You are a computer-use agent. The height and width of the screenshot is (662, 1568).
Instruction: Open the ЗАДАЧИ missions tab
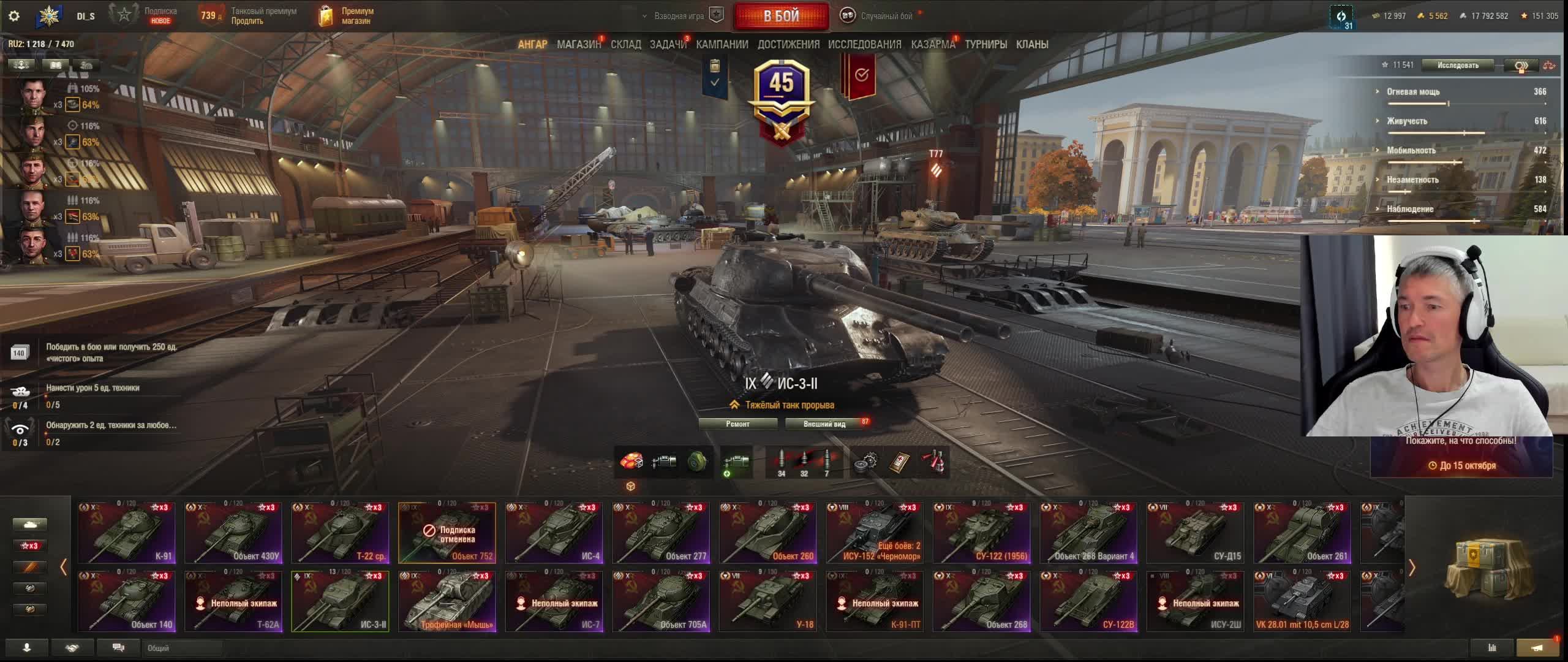(x=668, y=44)
